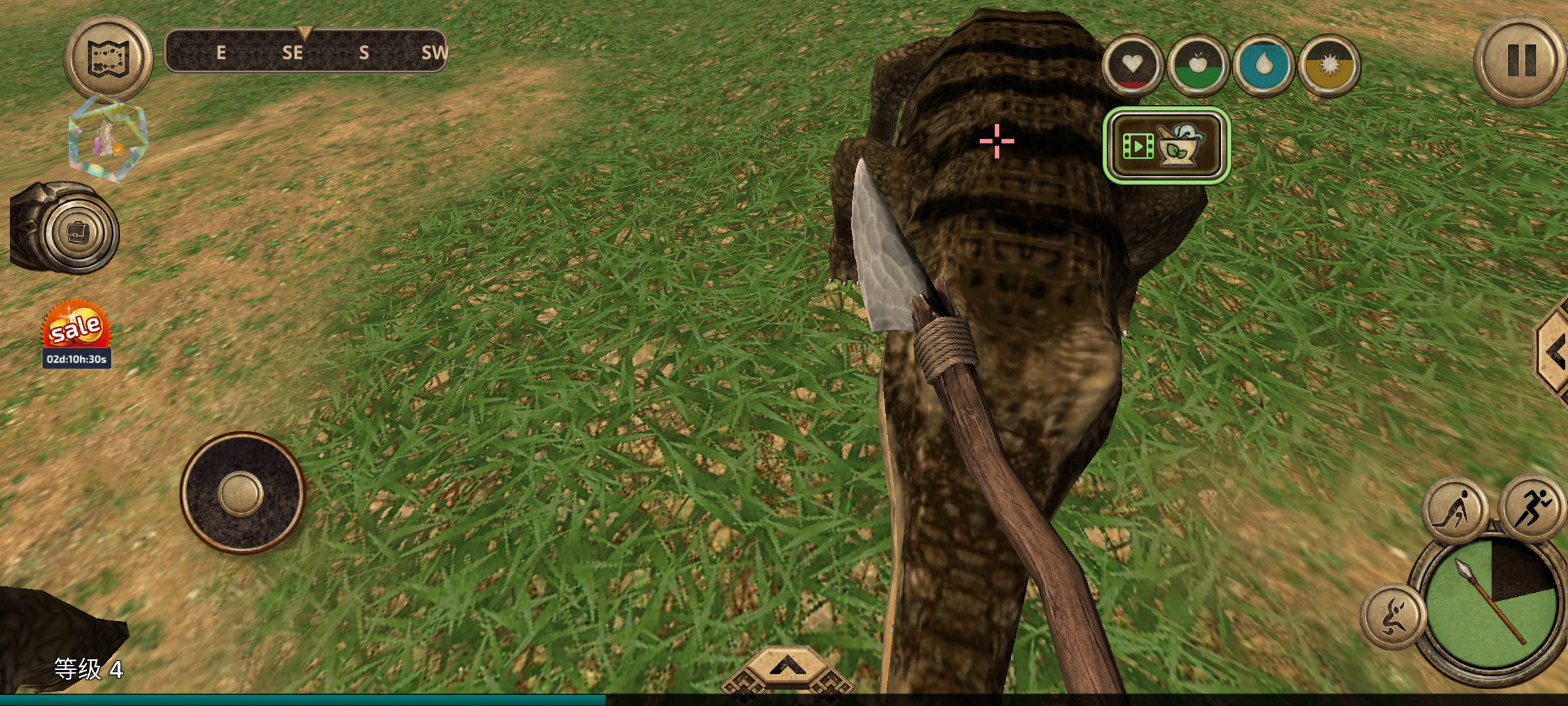1568x706 pixels.
Task: Watch video for herbal medicine
Action: point(1167,145)
